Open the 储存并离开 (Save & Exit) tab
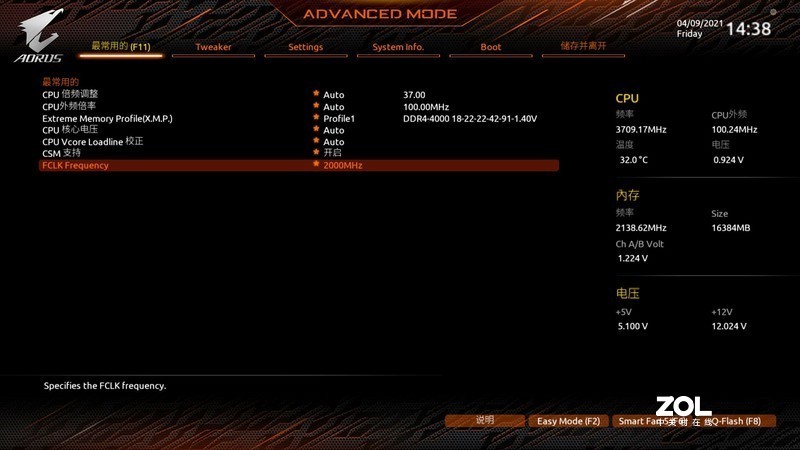 (x=583, y=46)
